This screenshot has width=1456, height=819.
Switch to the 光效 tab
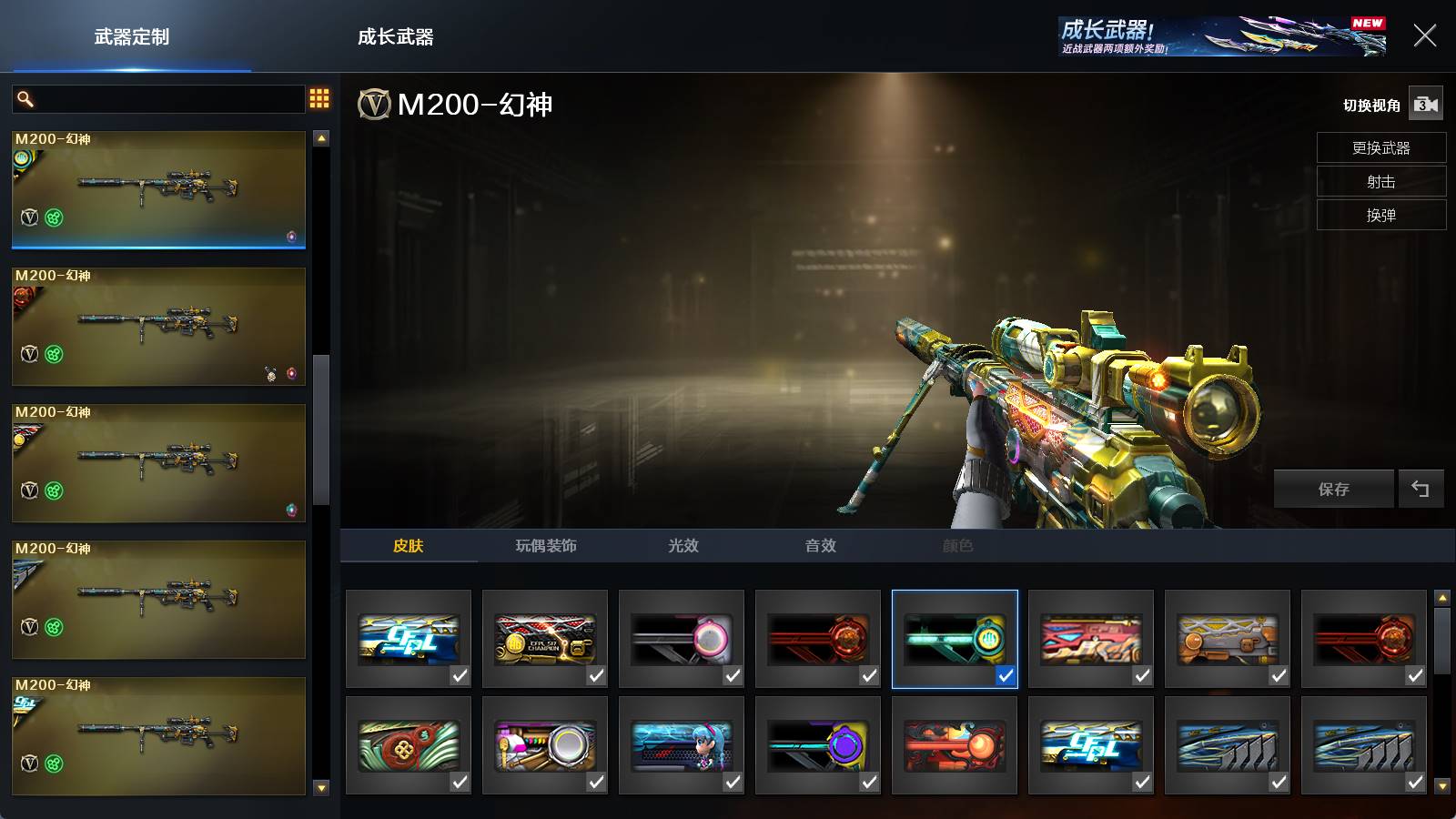point(682,545)
